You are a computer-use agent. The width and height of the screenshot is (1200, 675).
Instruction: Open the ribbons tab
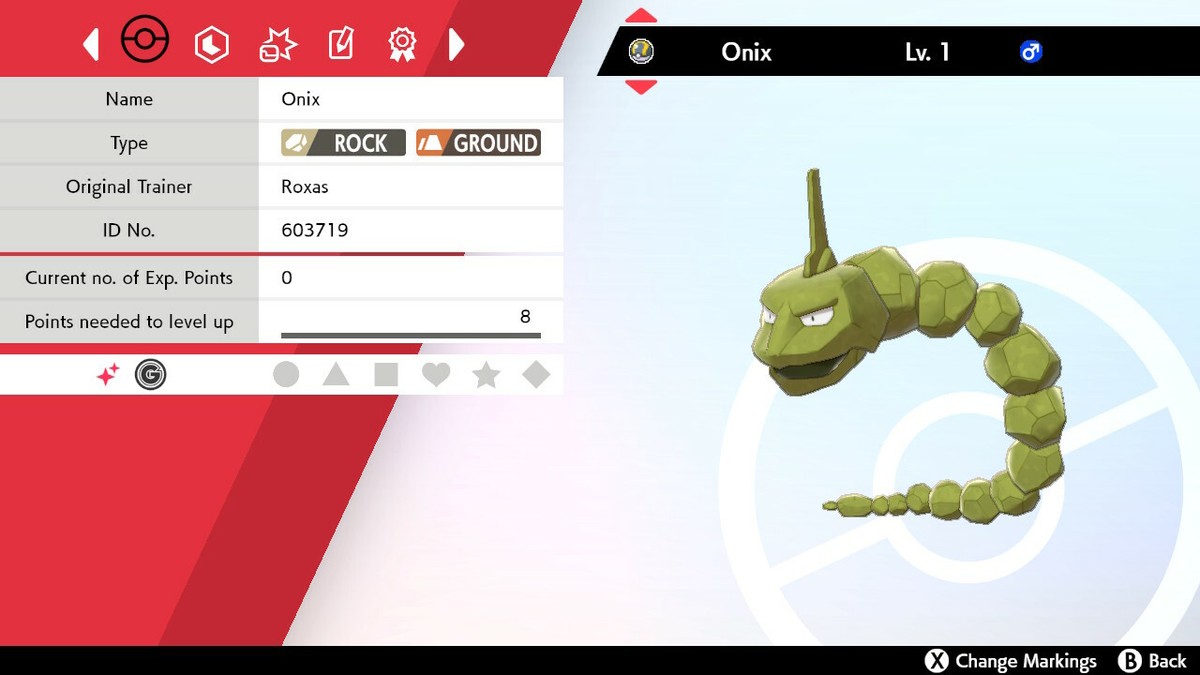[402, 44]
